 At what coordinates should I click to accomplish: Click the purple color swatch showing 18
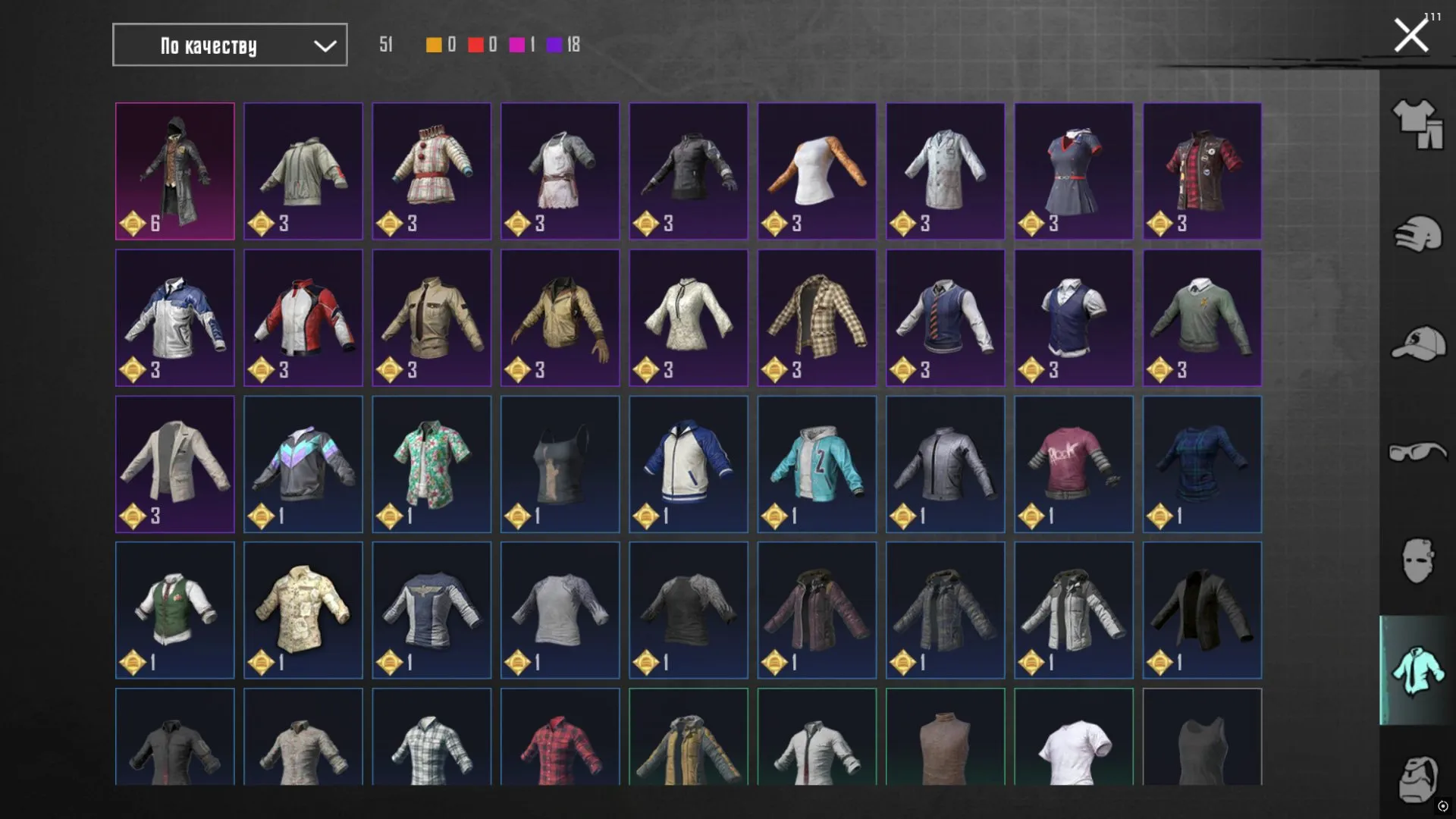tap(553, 45)
